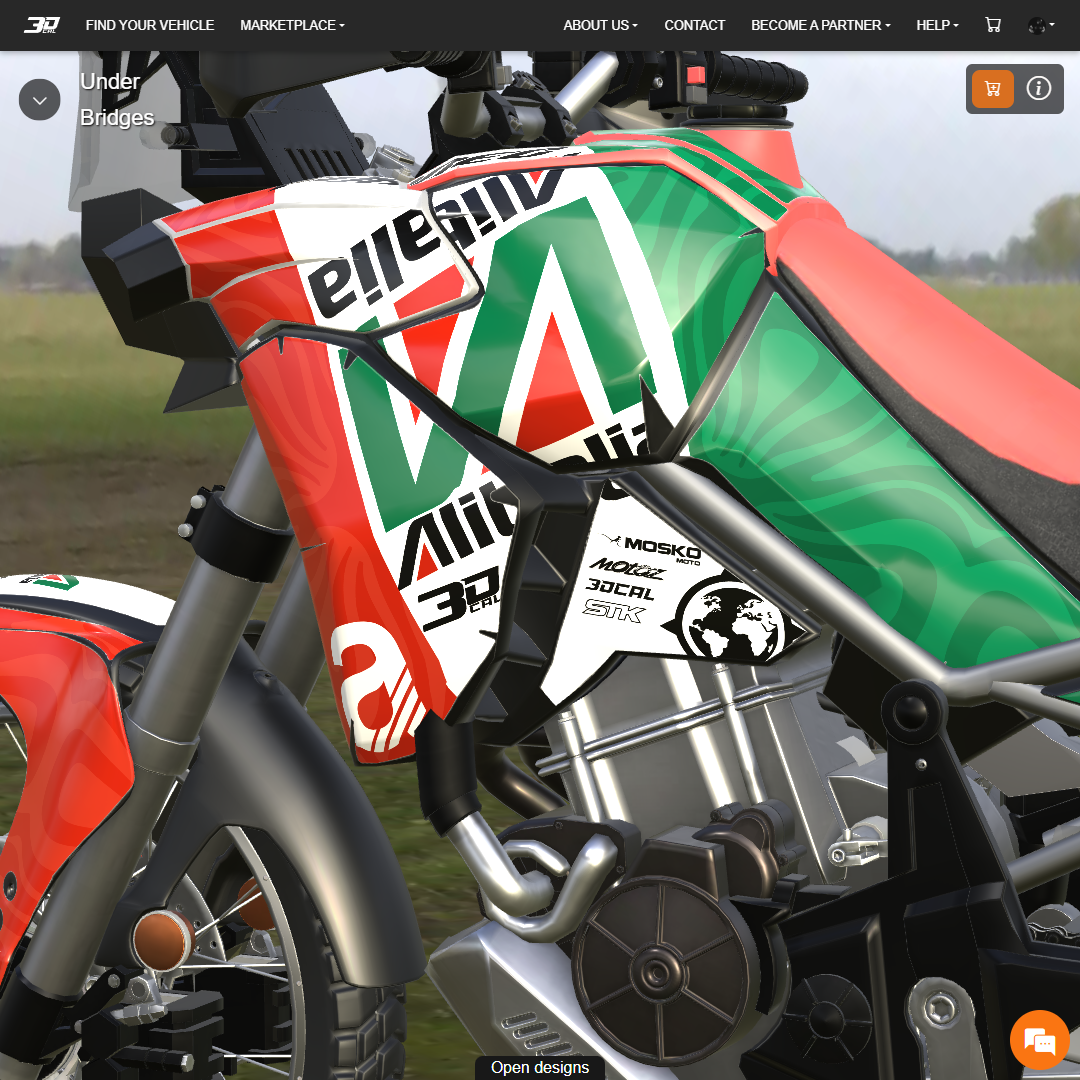Viewport: 1080px width, 1080px height.
Task: Open the orange live chat widget
Action: [x=1040, y=1040]
